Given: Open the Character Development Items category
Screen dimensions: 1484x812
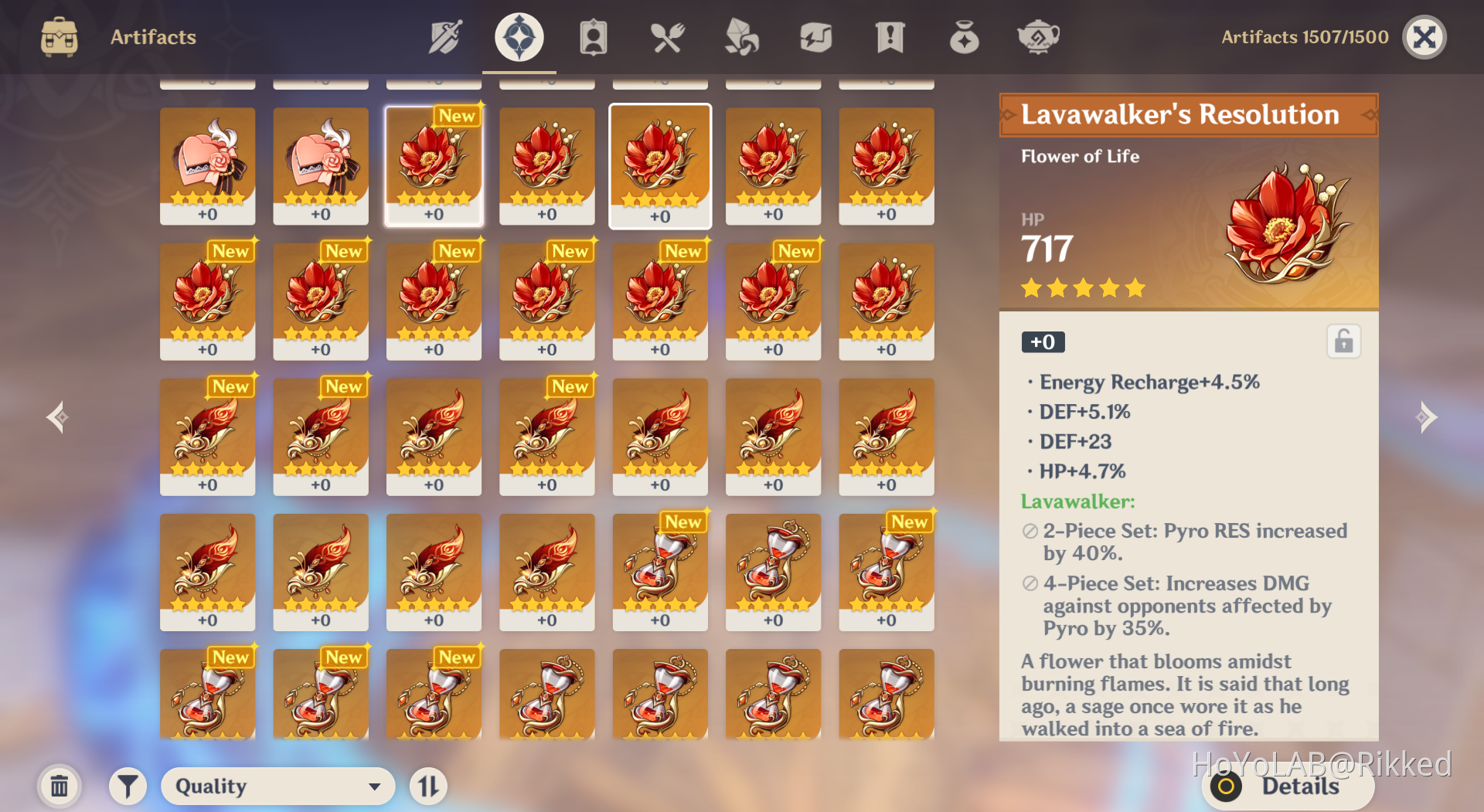Looking at the screenshot, I should [592, 36].
